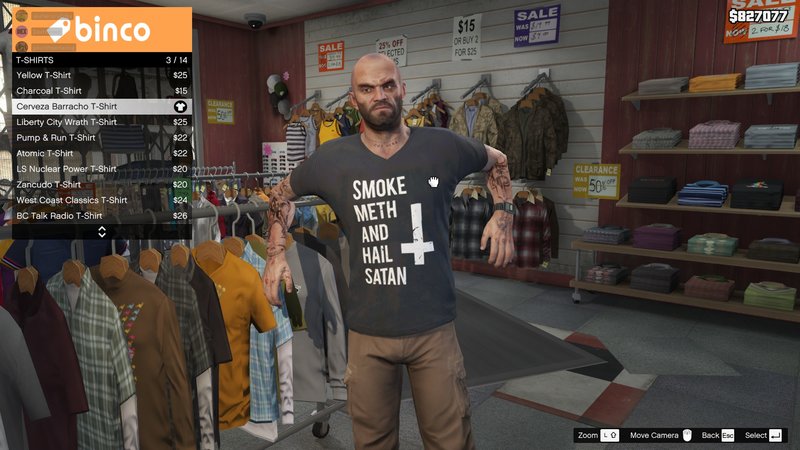The height and width of the screenshot is (450, 800).
Task: Select Liberty City Wrath T-Shirt
Action: pyautogui.click(x=100, y=122)
